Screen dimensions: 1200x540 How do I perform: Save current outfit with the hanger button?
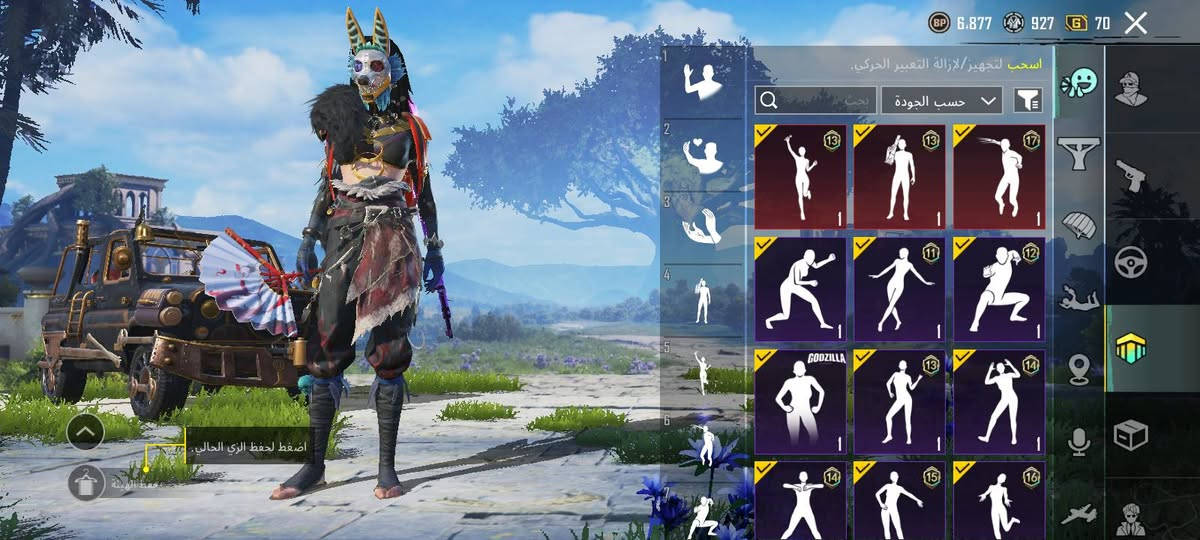(87, 482)
